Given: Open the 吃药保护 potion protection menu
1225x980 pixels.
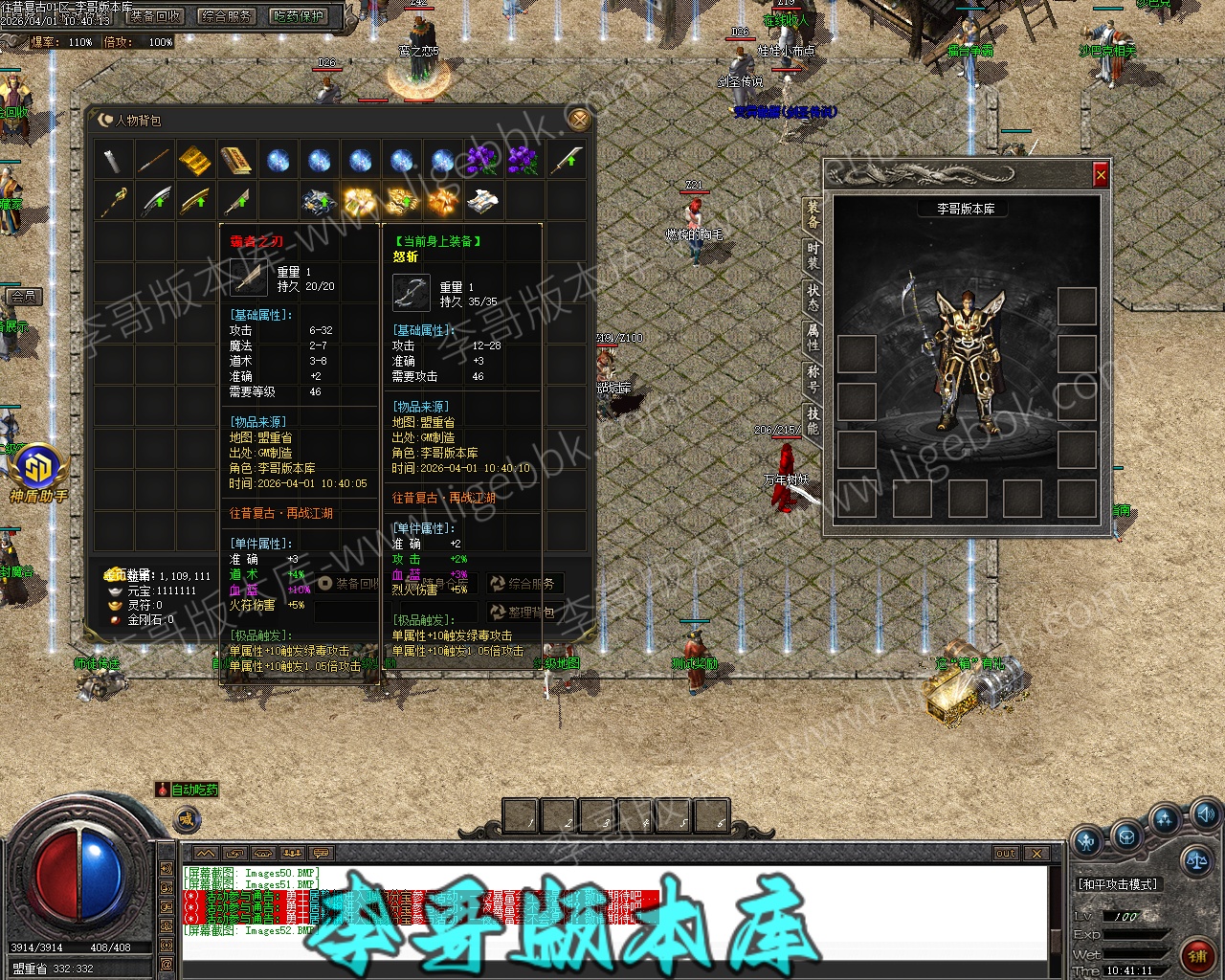Looking at the screenshot, I should (299, 16).
